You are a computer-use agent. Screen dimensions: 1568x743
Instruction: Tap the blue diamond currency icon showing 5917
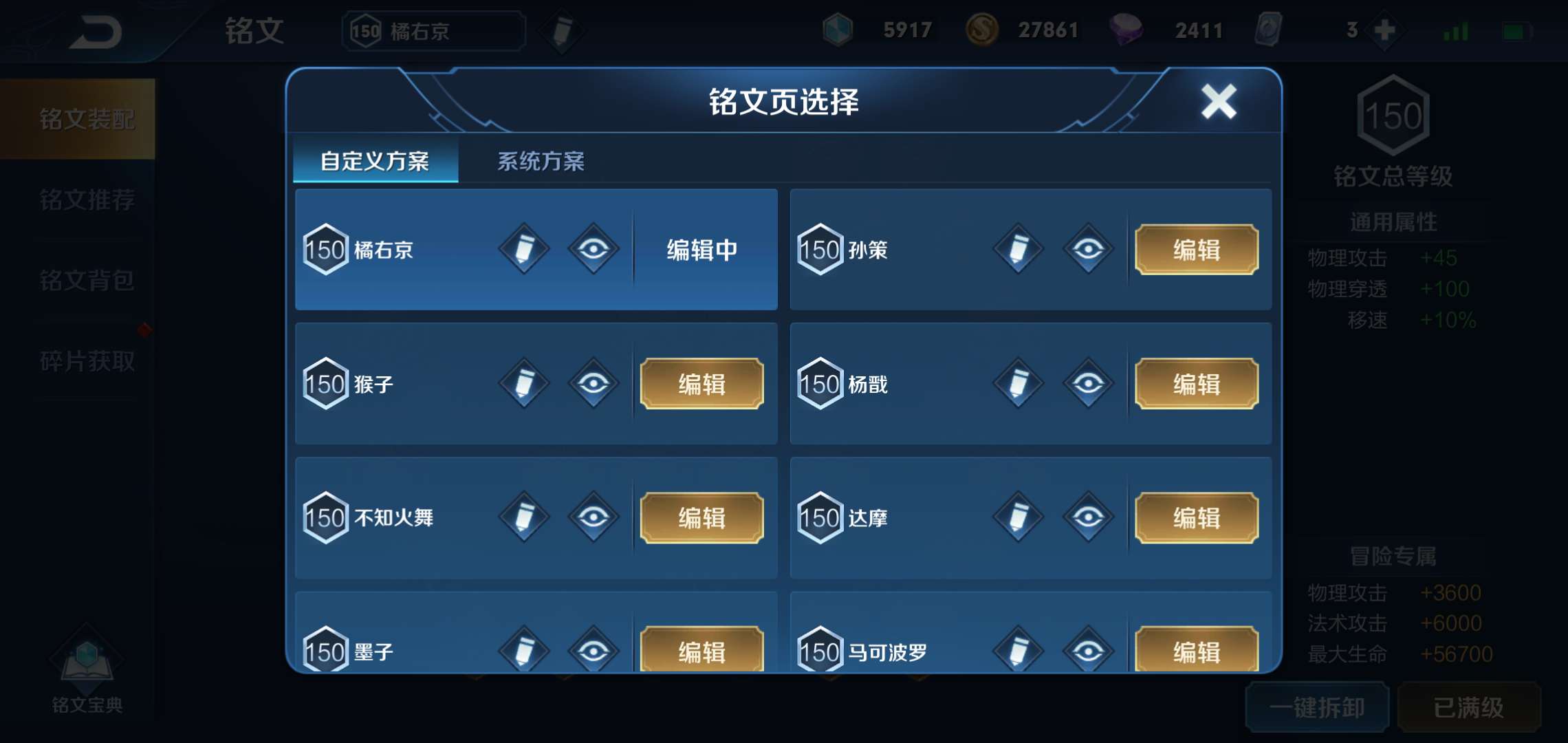[838, 30]
